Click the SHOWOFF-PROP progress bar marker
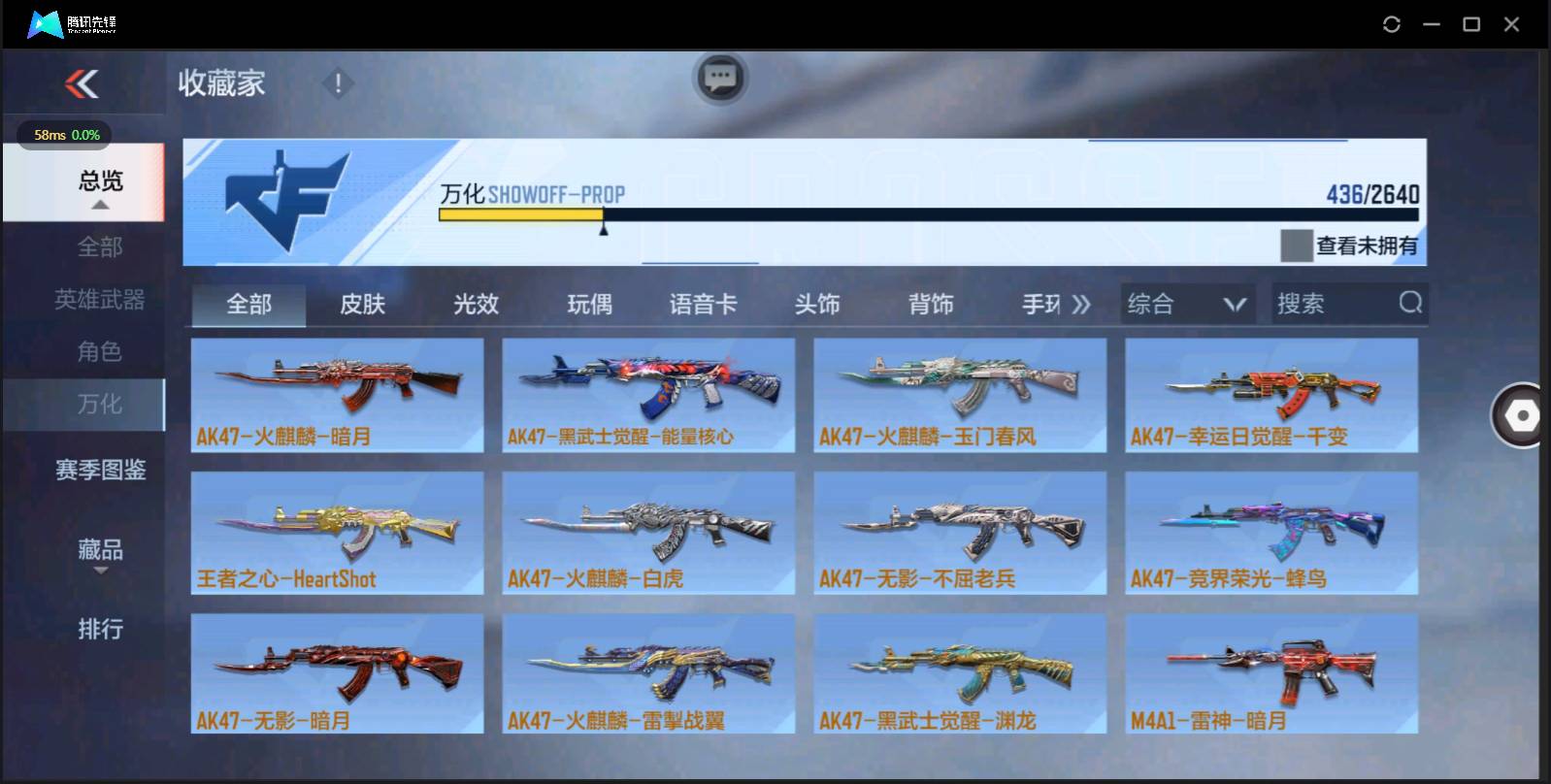Image resolution: width=1551 pixels, height=784 pixels. pos(604,229)
